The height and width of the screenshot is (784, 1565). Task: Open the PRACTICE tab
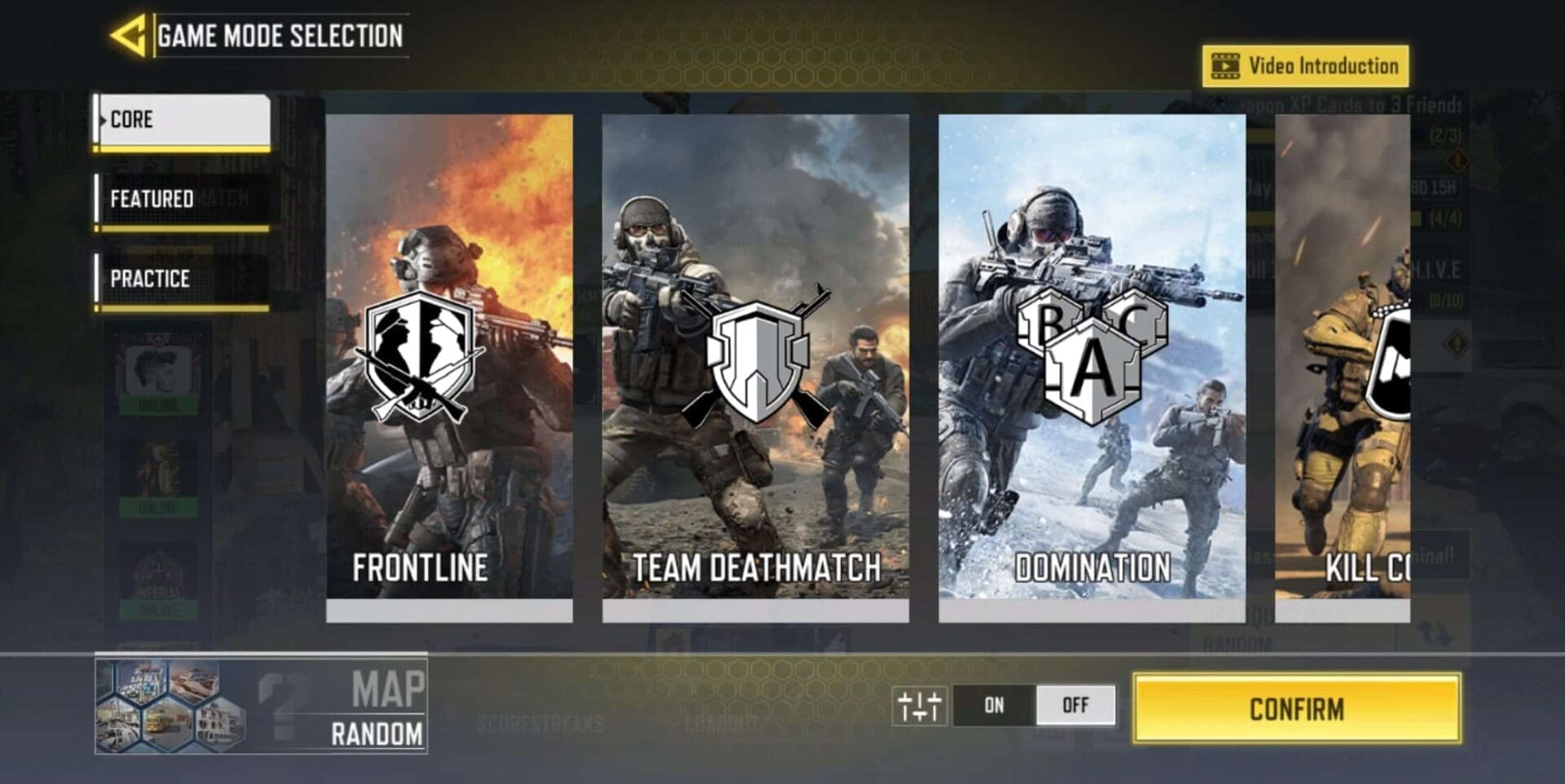183,278
